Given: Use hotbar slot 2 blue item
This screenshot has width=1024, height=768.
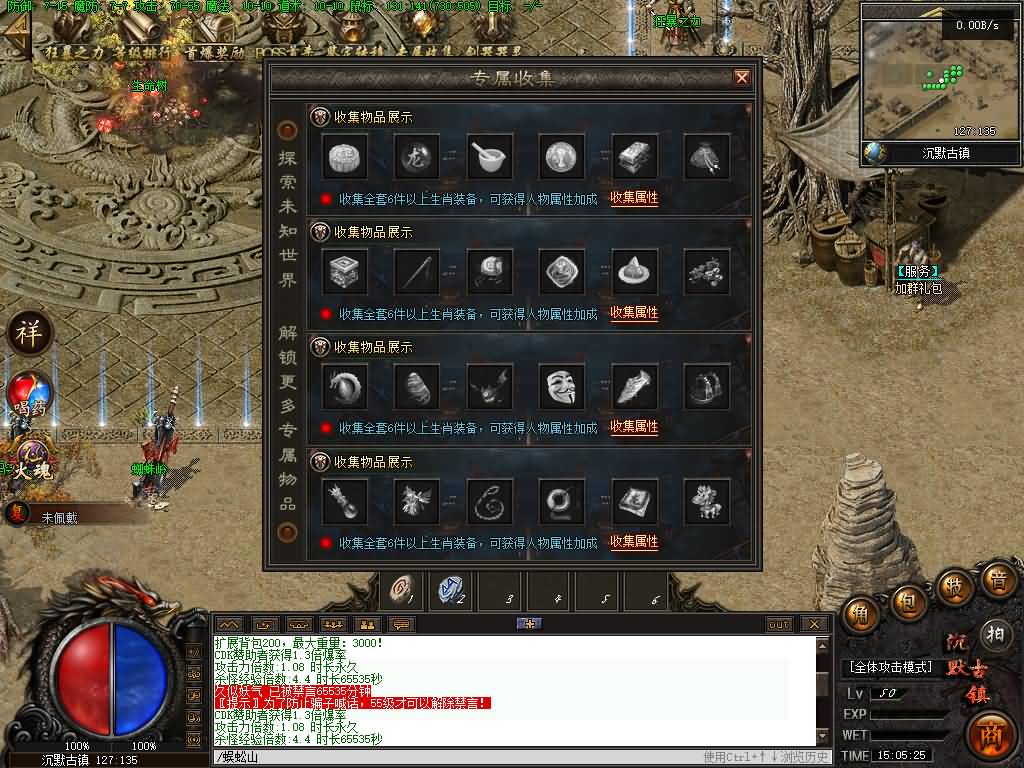Looking at the screenshot, I should pos(452,591).
